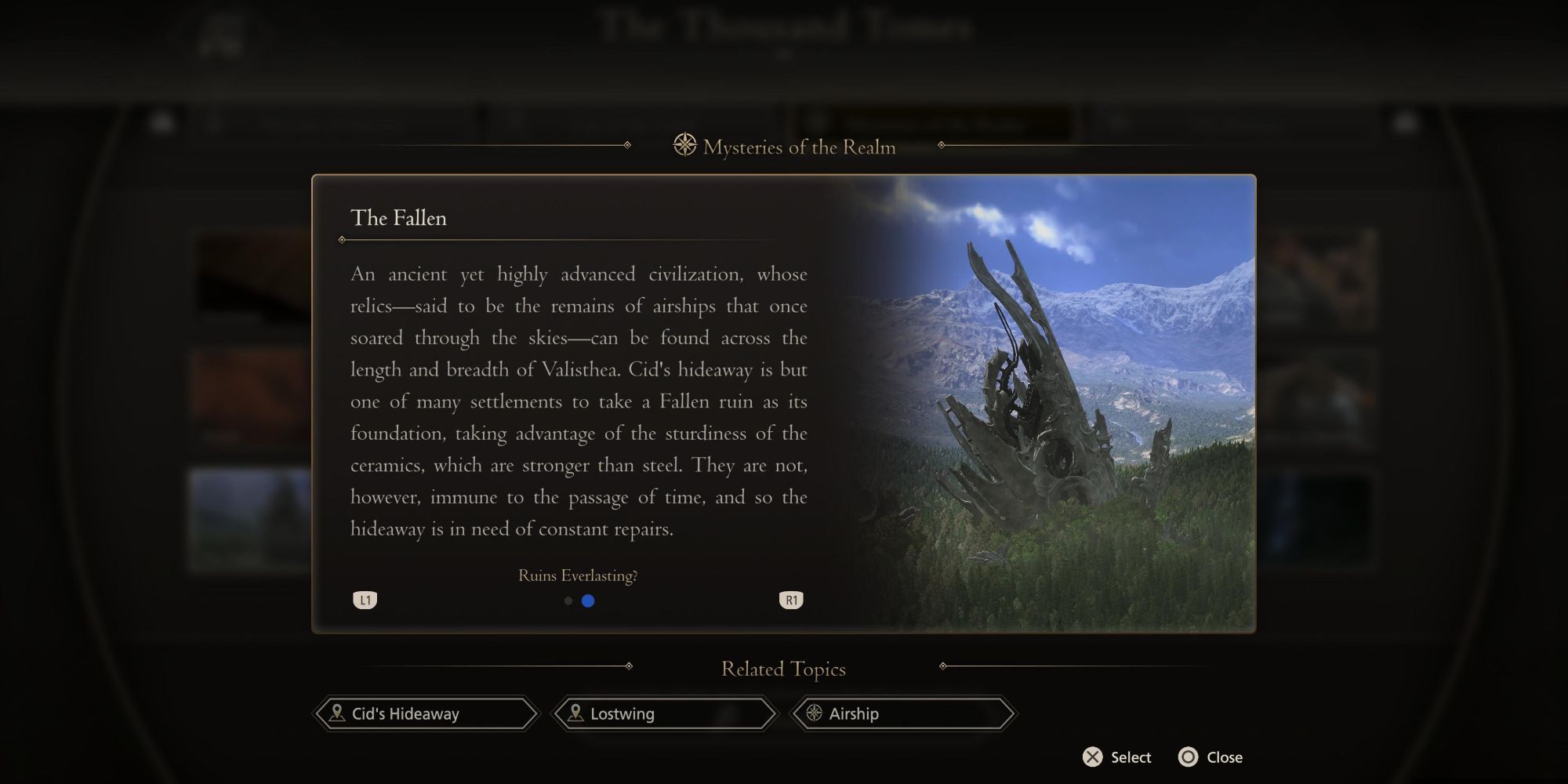1568x784 pixels.
Task: Click the Ruins Everlasting? caption text
Action: click(578, 576)
